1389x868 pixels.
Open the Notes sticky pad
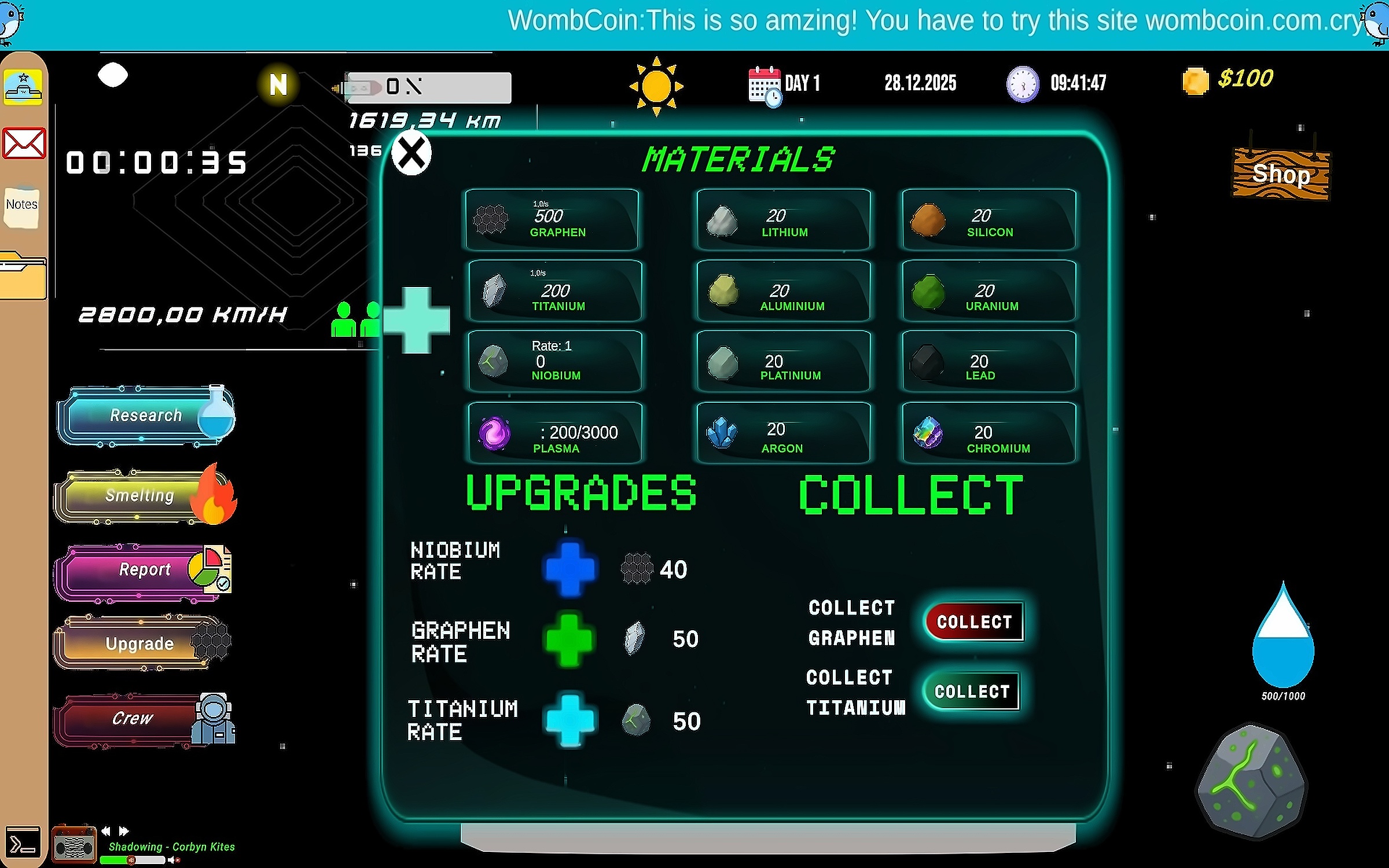pos(21,206)
